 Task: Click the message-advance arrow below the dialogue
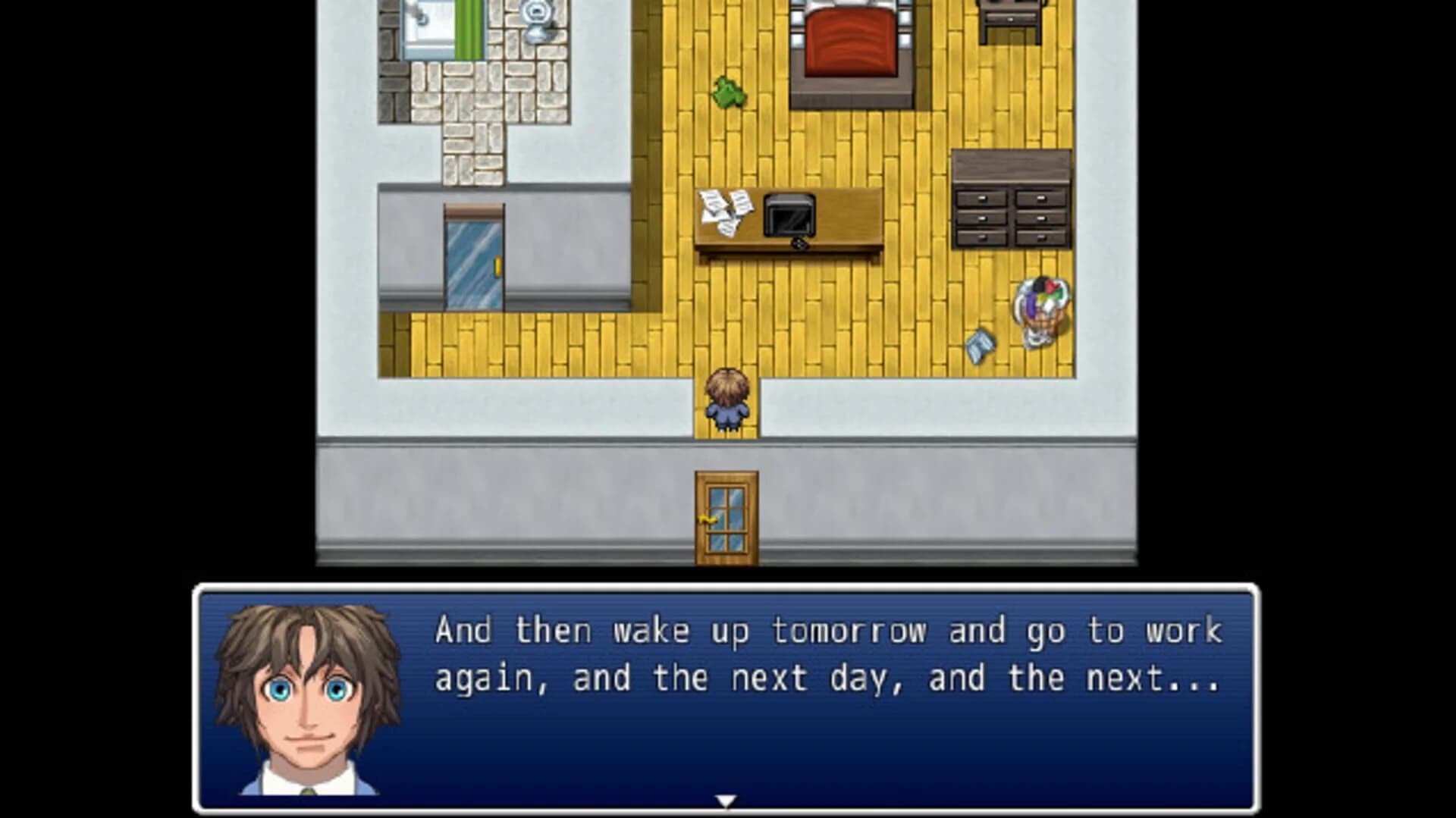tap(727, 798)
